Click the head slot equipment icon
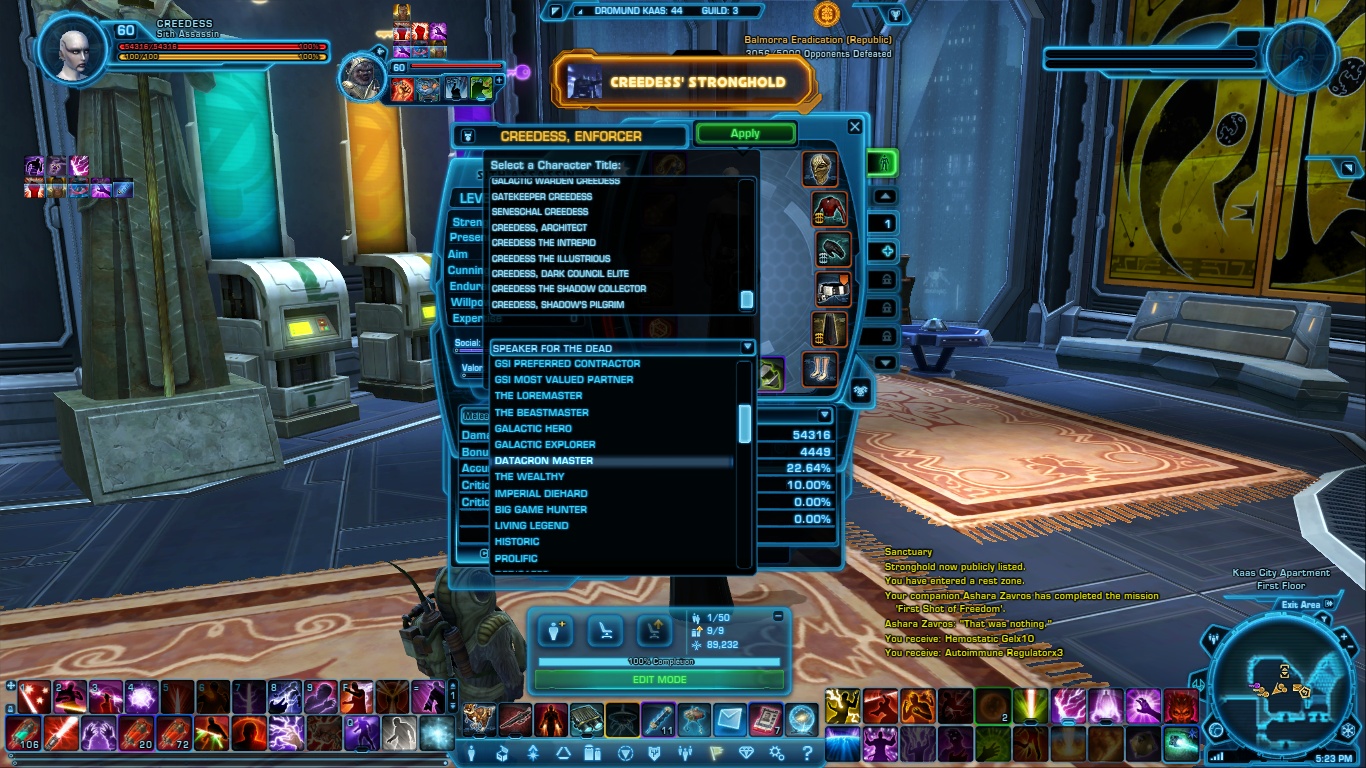 tap(821, 170)
